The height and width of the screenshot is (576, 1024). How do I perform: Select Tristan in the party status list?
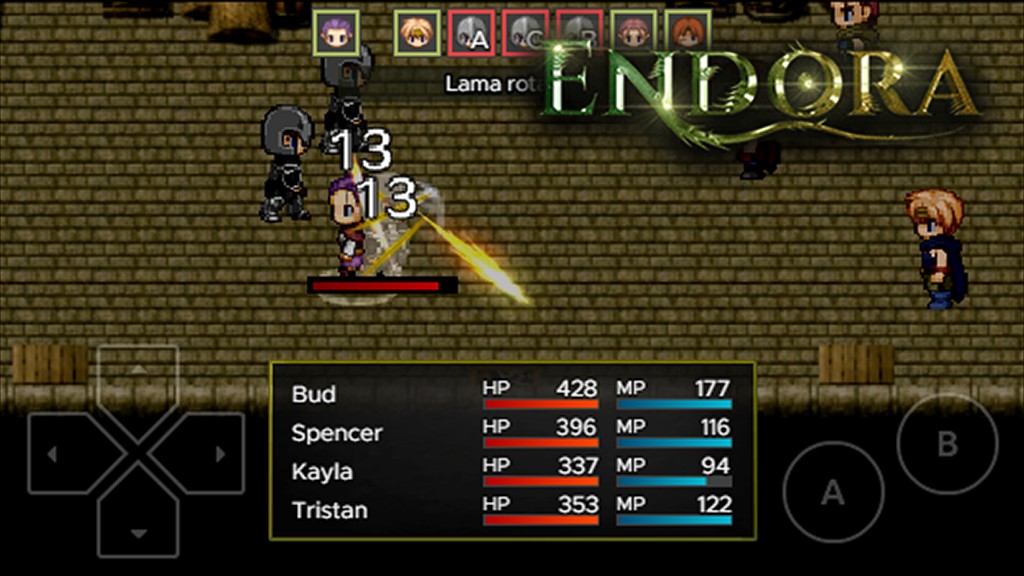pyautogui.click(x=329, y=510)
